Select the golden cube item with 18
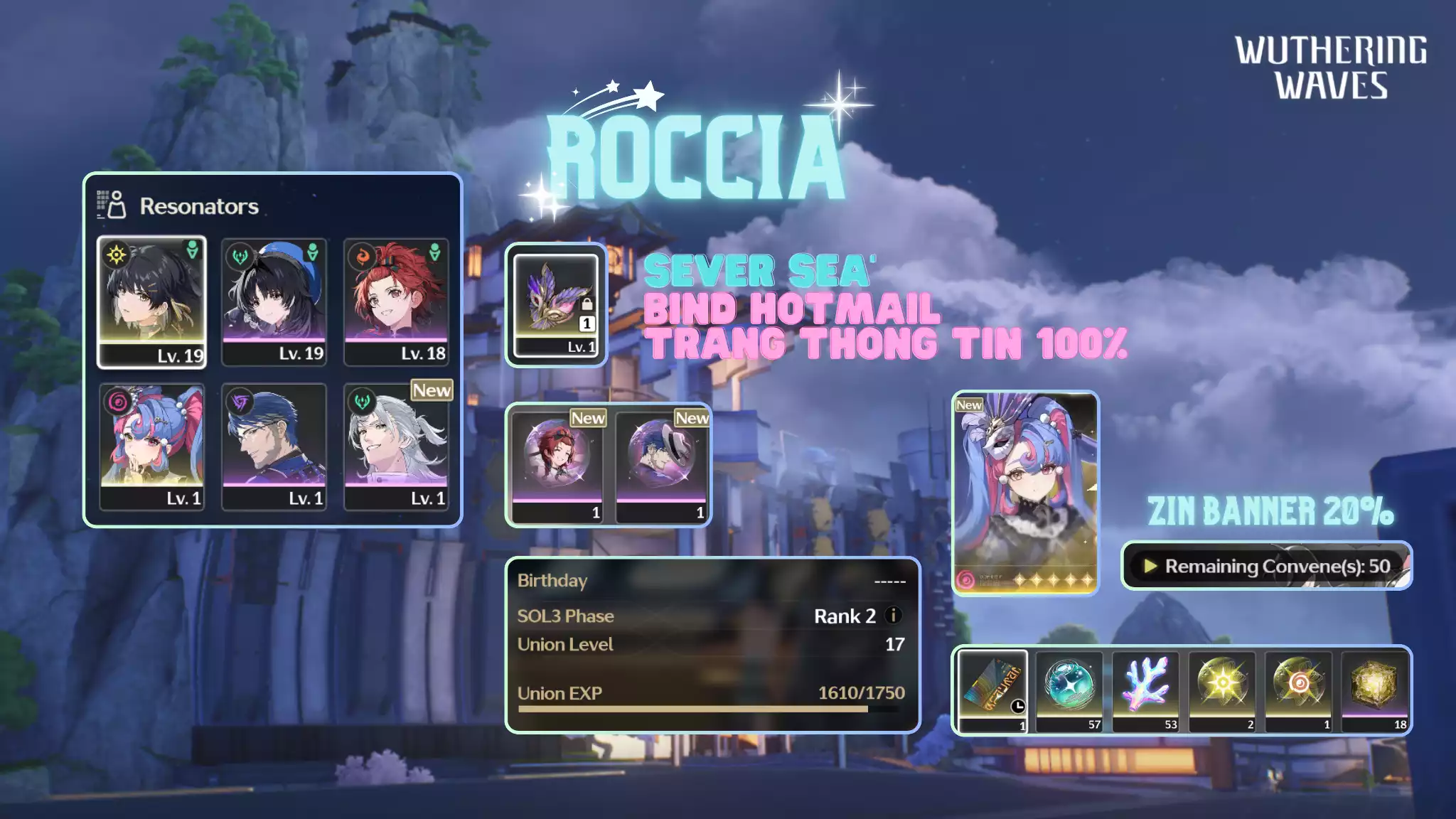The image size is (1456, 819). tap(1375, 691)
